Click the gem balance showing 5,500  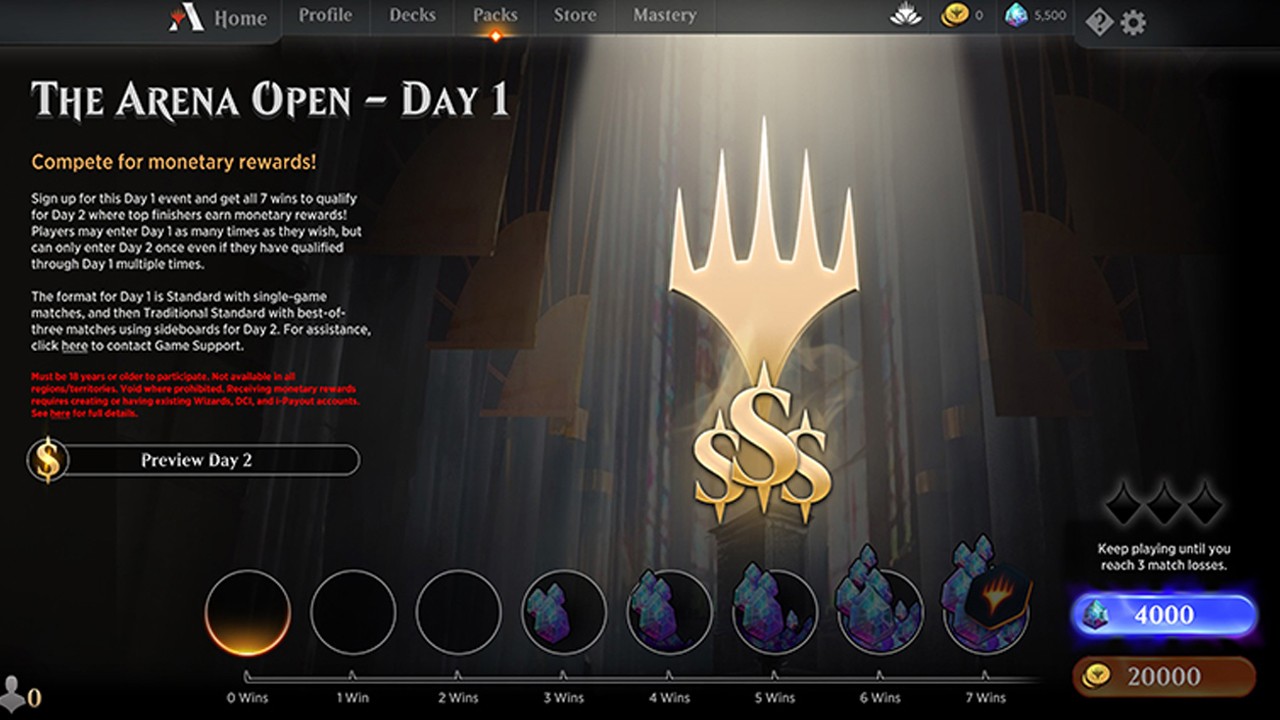pos(1036,16)
